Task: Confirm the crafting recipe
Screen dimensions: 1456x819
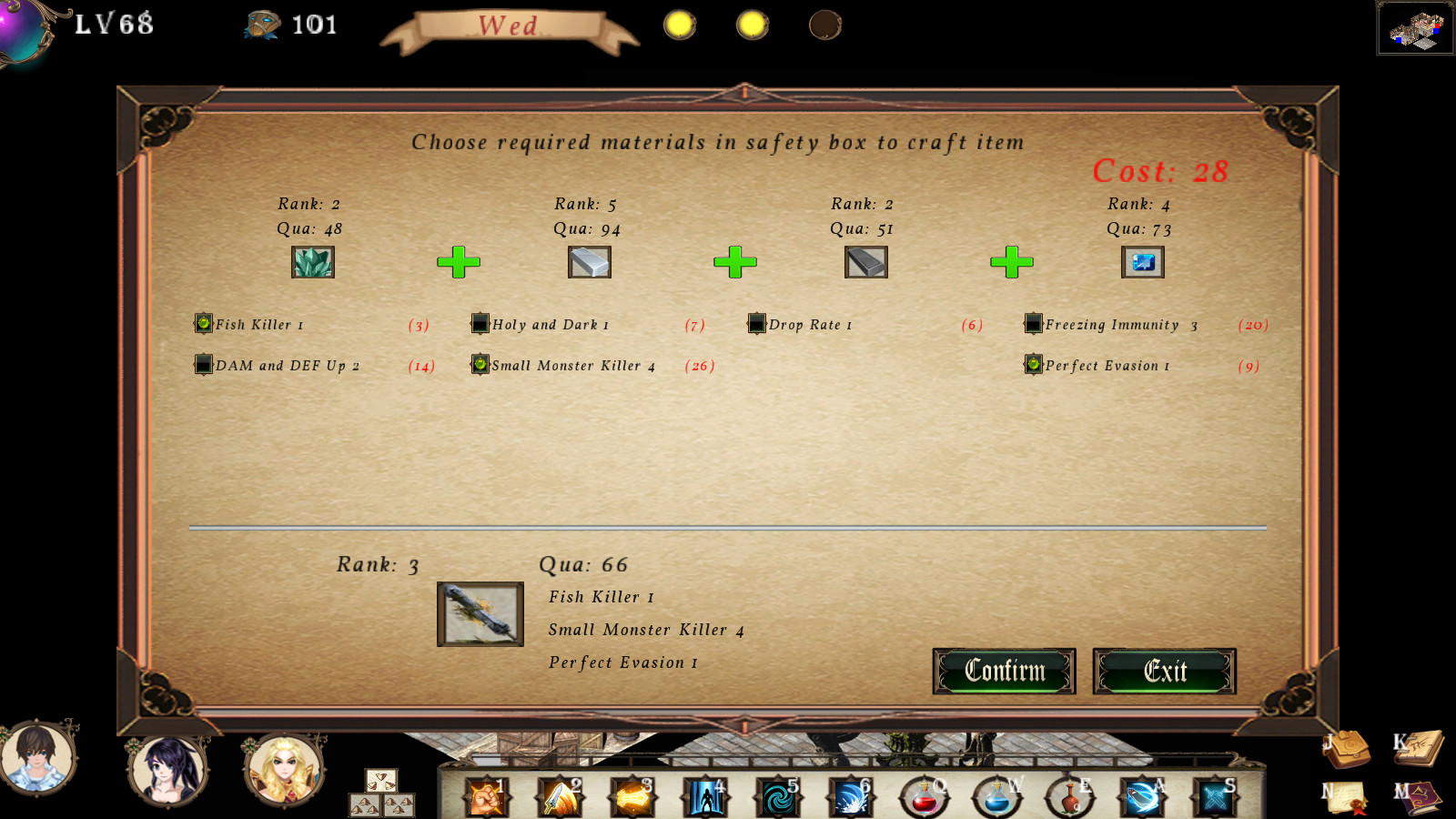Action: (x=1004, y=672)
